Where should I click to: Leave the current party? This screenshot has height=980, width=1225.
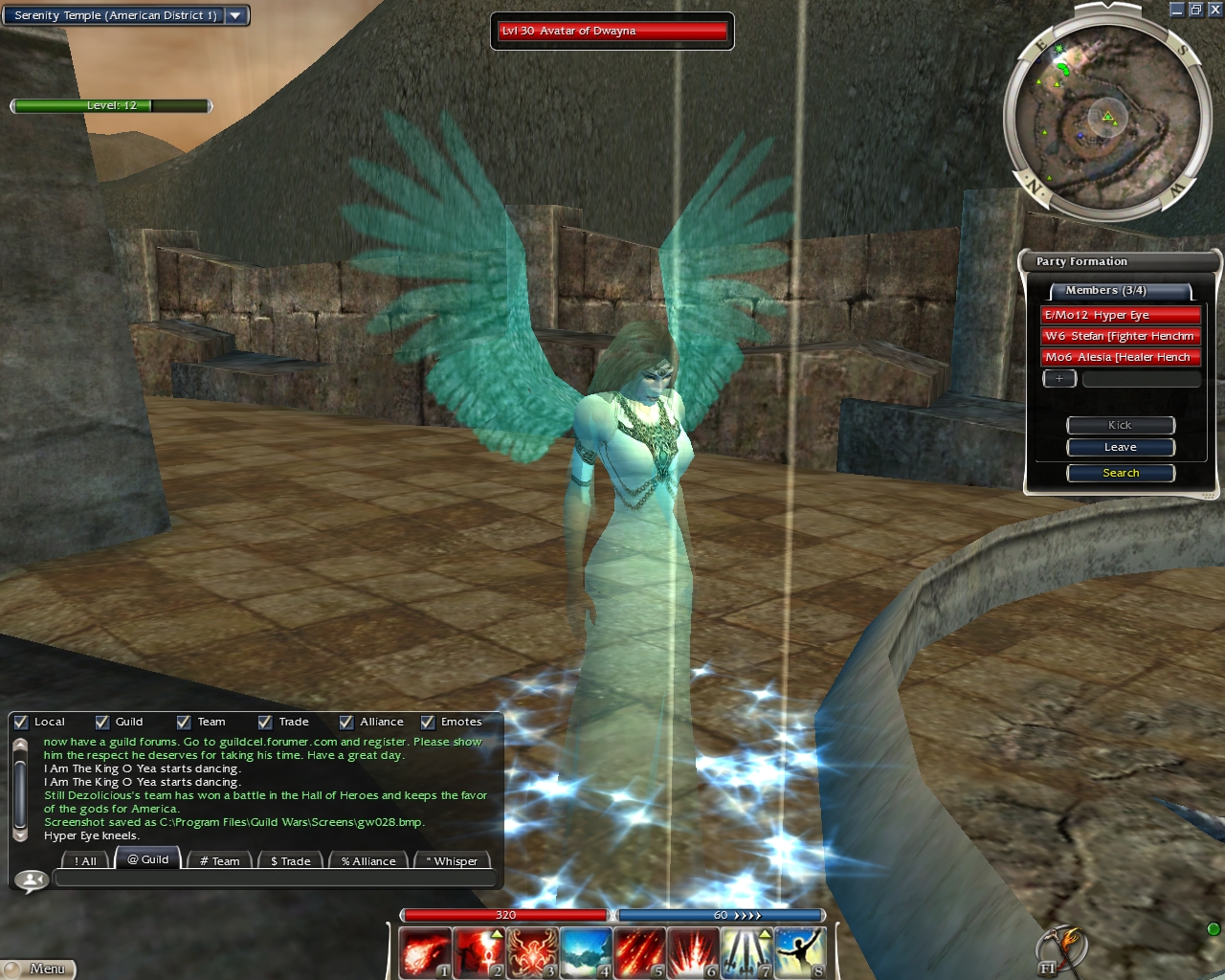(x=1120, y=447)
